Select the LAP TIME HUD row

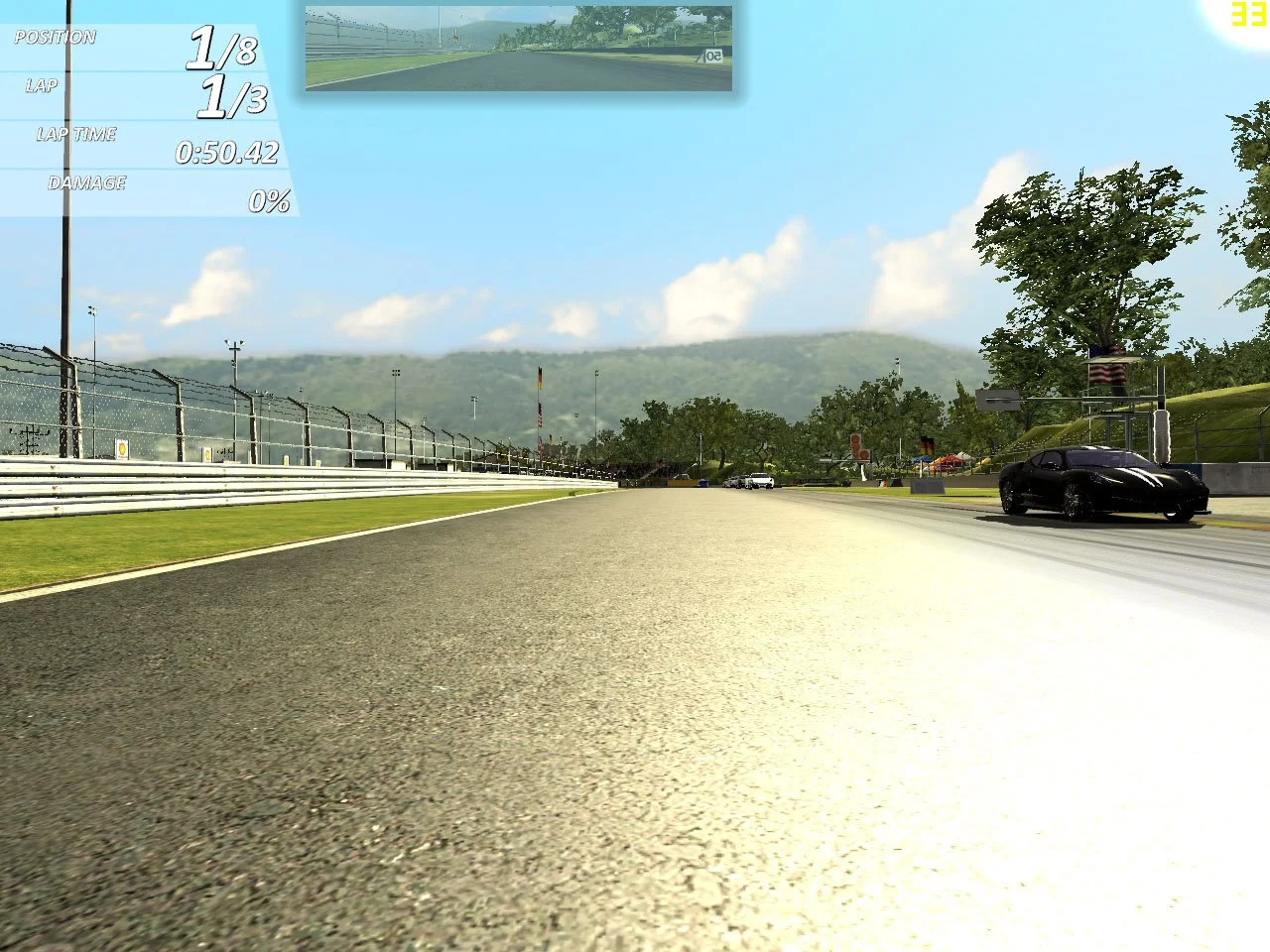75,134
